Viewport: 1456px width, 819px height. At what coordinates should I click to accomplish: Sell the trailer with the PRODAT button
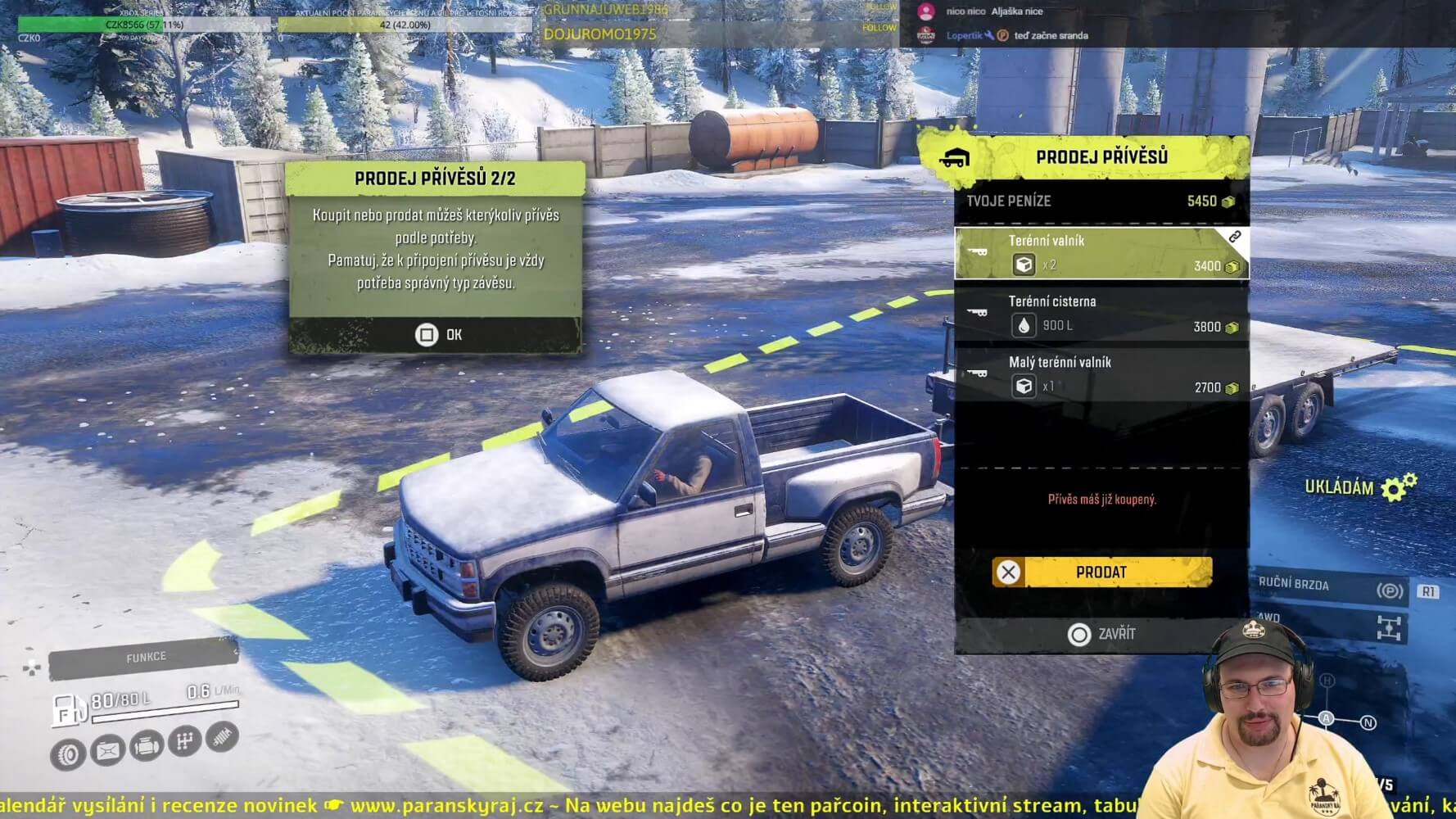(x=1101, y=572)
